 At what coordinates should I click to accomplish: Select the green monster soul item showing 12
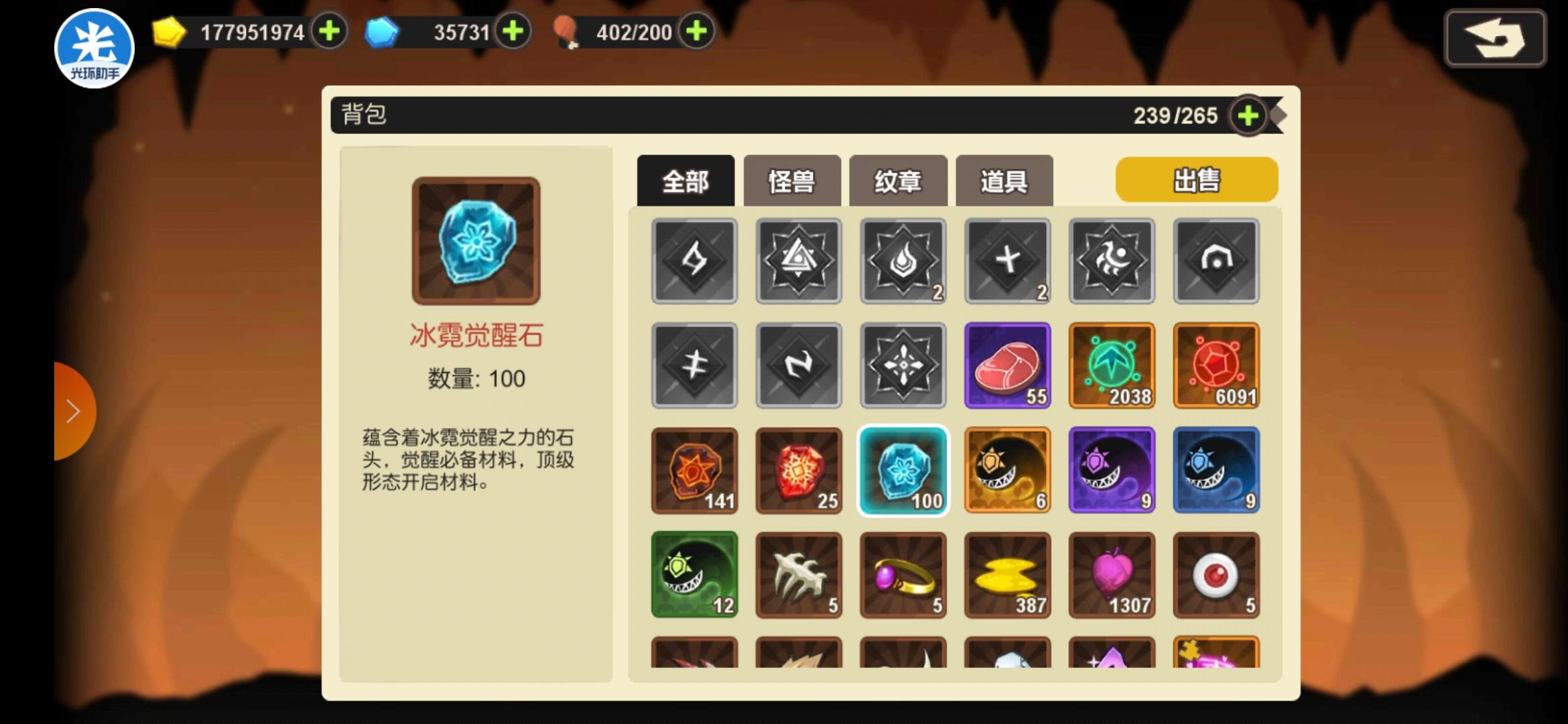tap(694, 575)
